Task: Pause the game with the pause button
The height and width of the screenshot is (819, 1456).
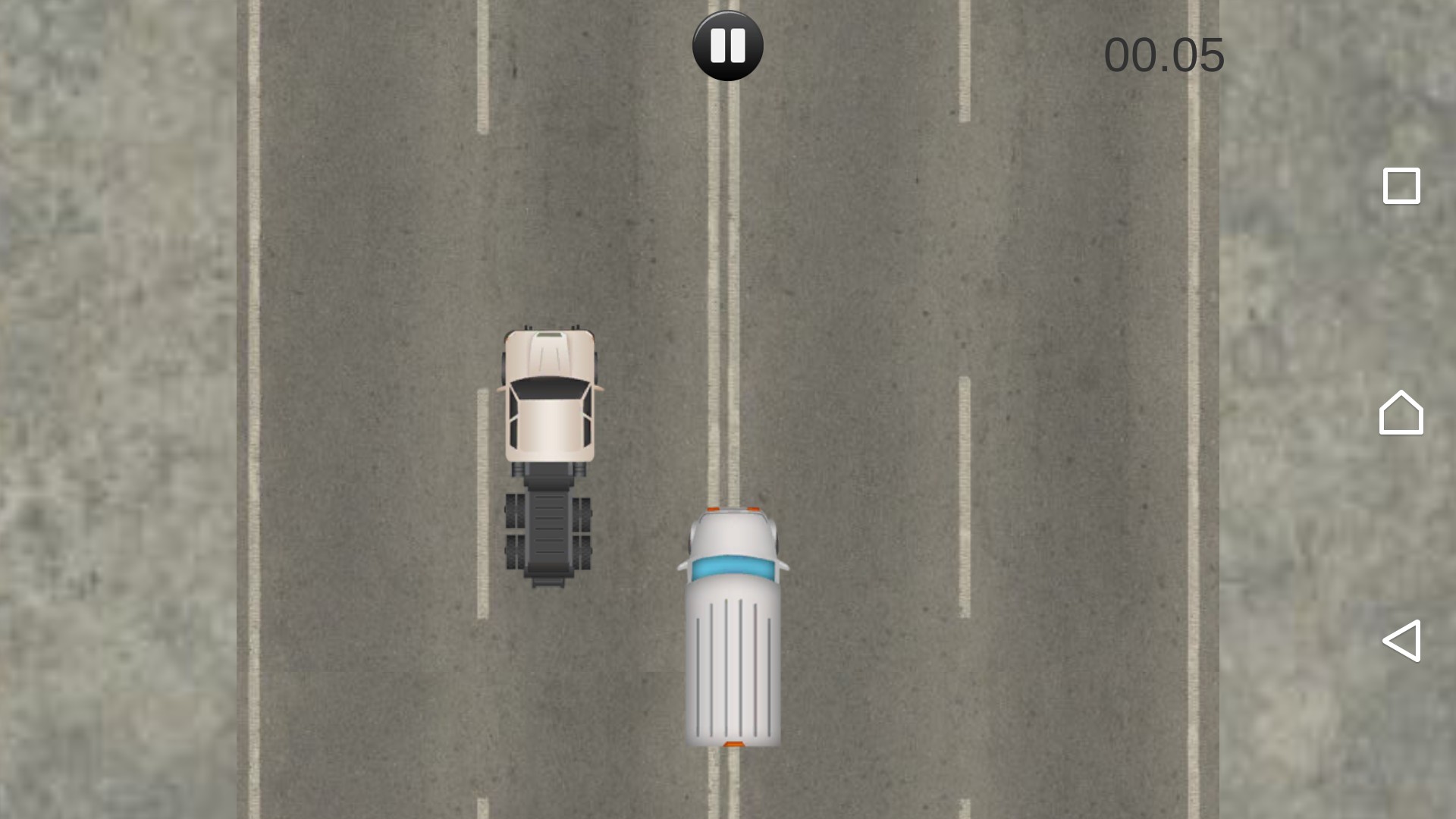Action: 727,45
